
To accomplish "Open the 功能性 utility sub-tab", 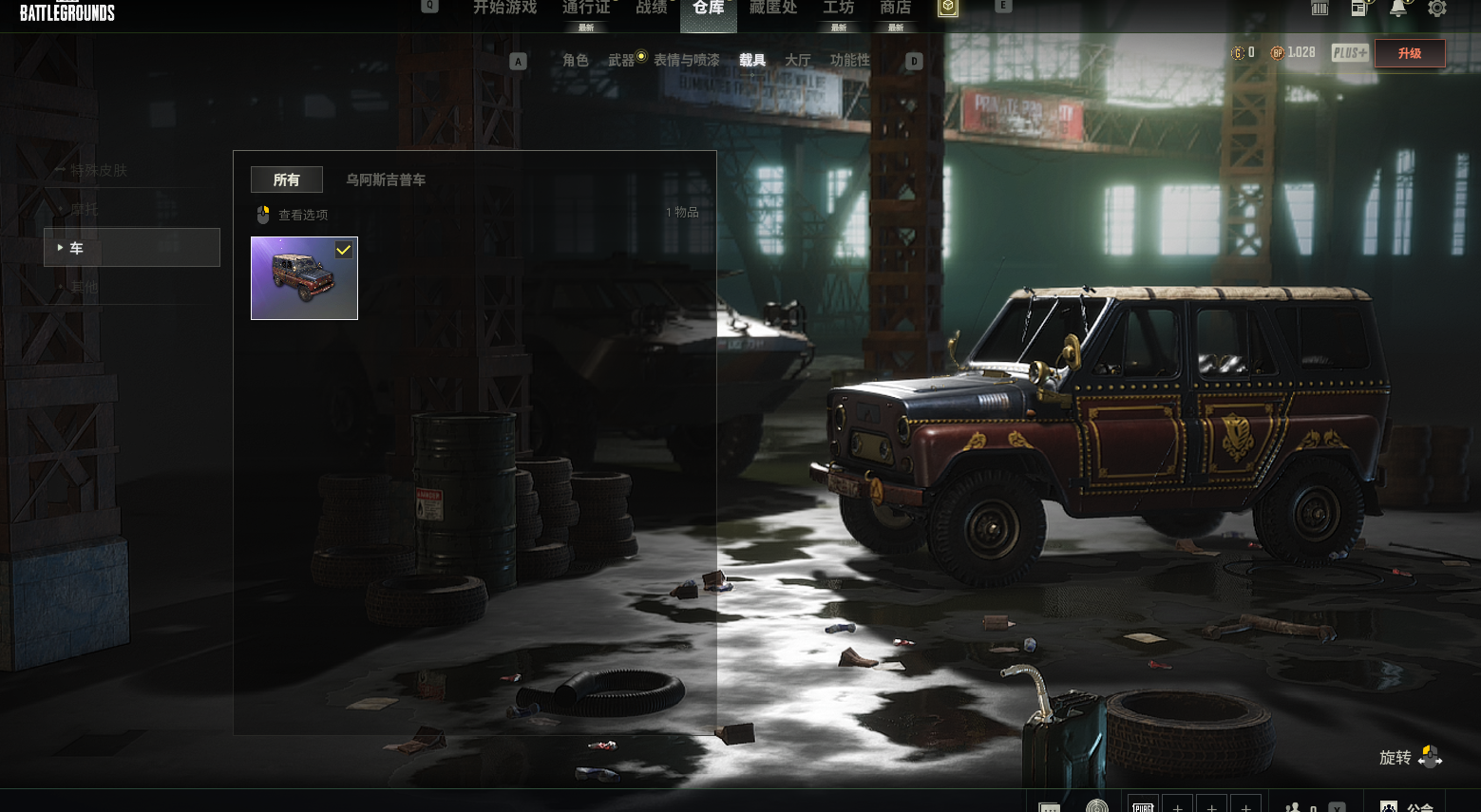I will (849, 60).
